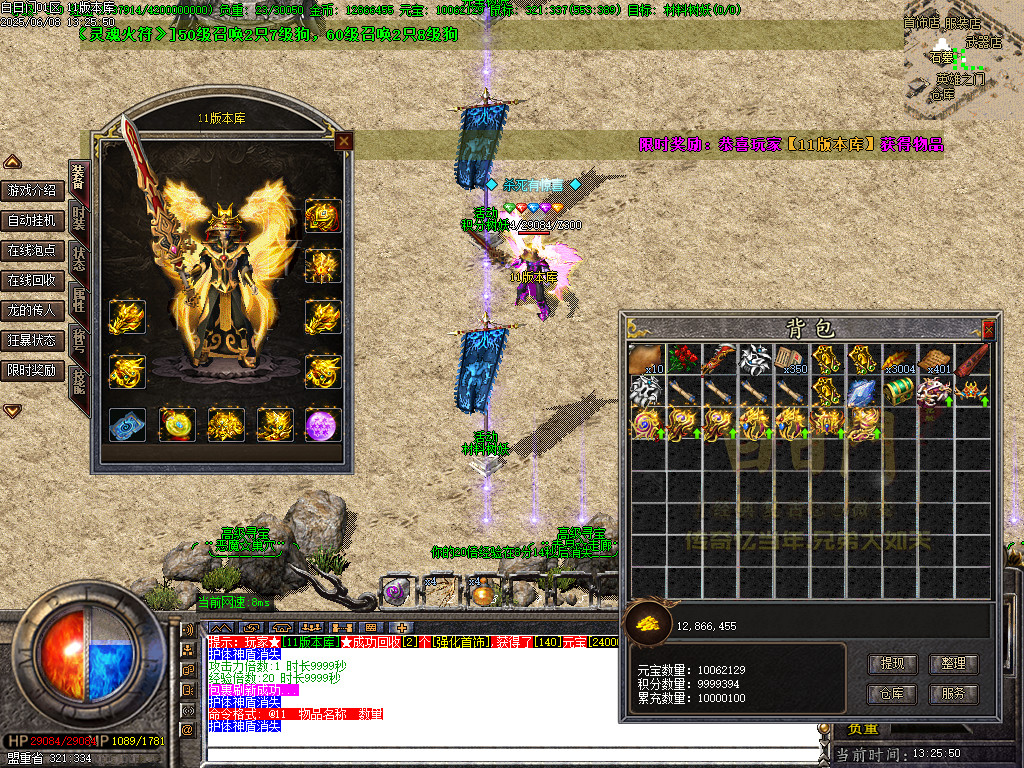Activate 自动挂机 auto-battle
This screenshot has width=1024, height=768.
tap(33, 220)
